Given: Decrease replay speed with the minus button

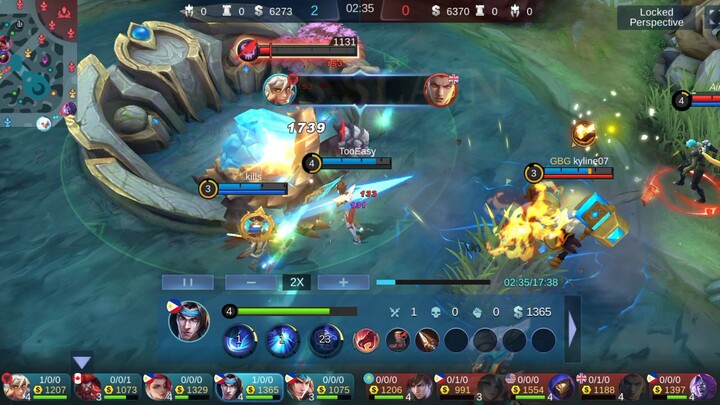Looking at the screenshot, I should click(x=251, y=282).
